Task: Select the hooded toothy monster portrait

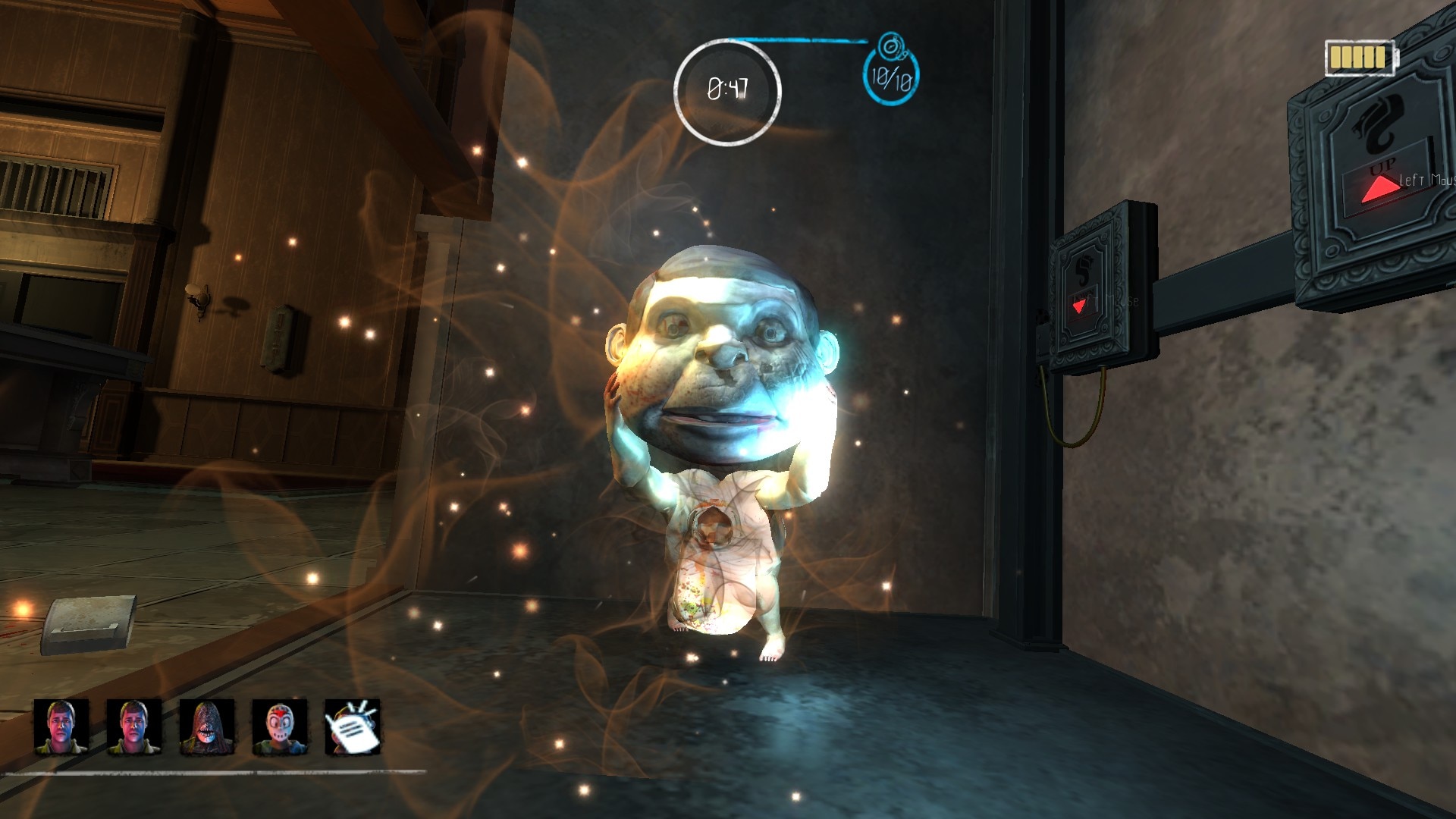Action: click(x=206, y=727)
